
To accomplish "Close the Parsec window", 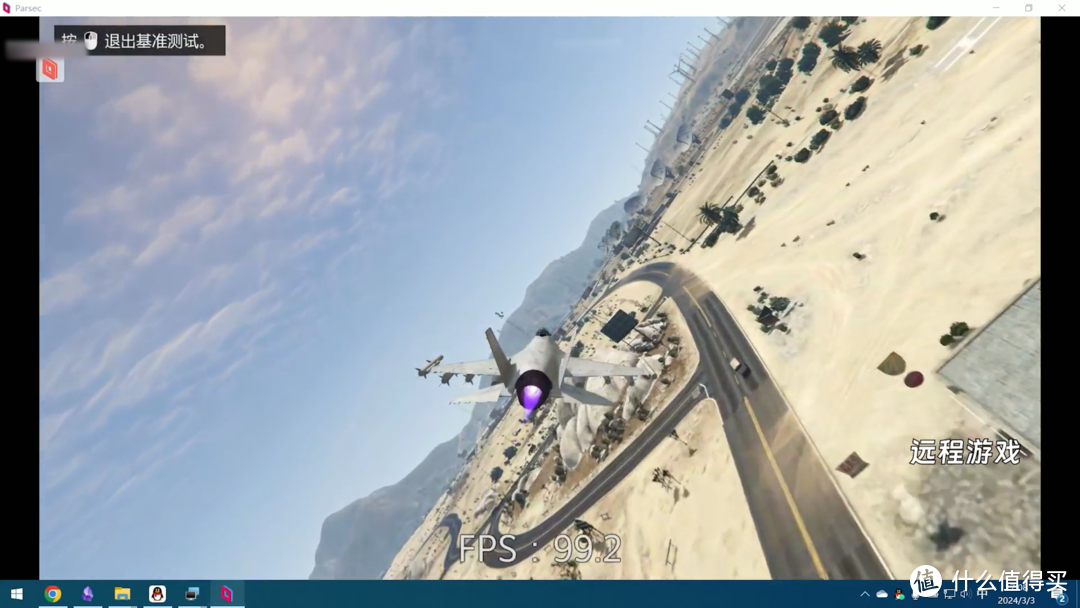I will tap(1062, 8).
